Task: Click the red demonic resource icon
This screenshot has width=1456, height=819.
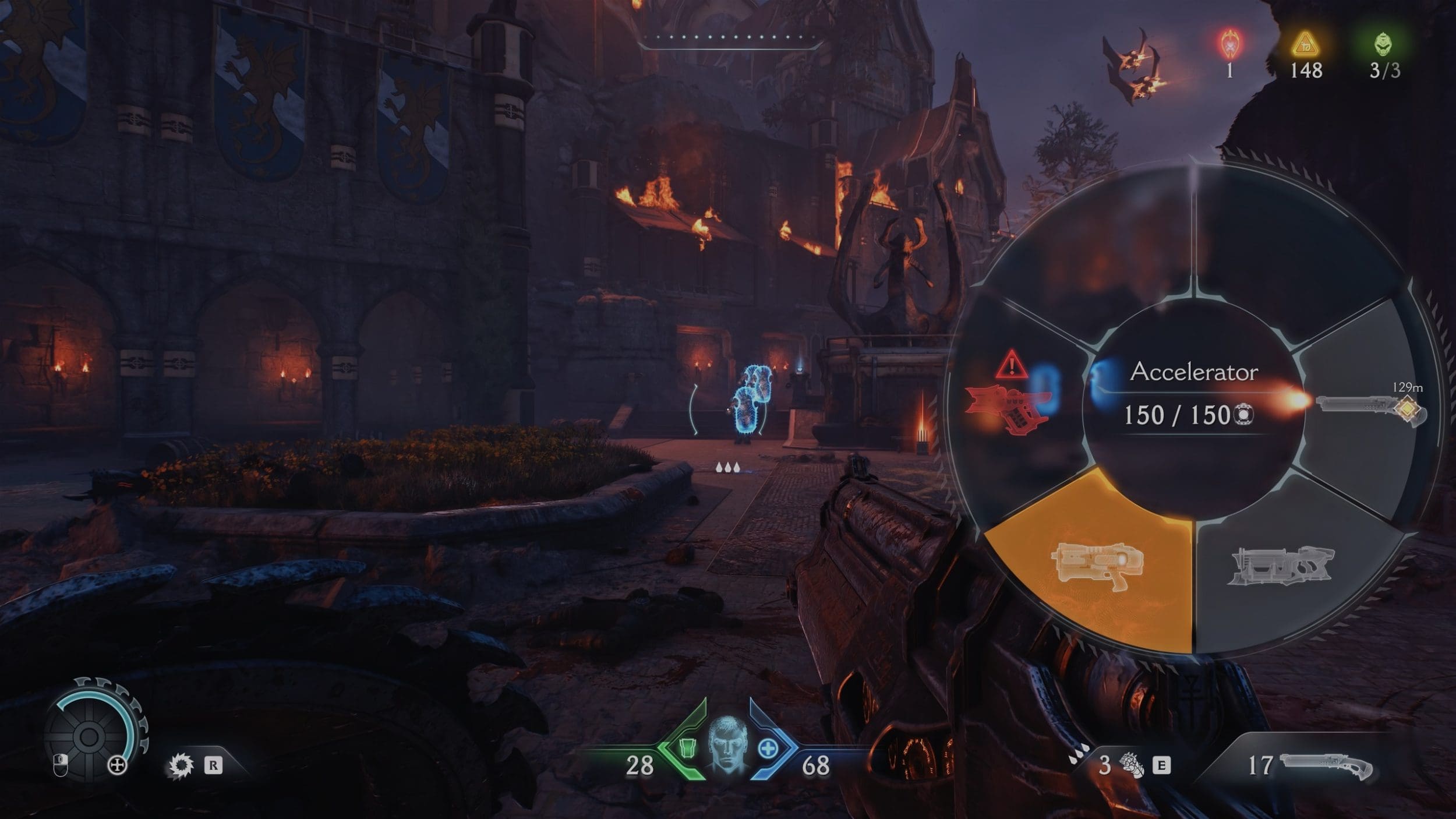Action: [1229, 44]
